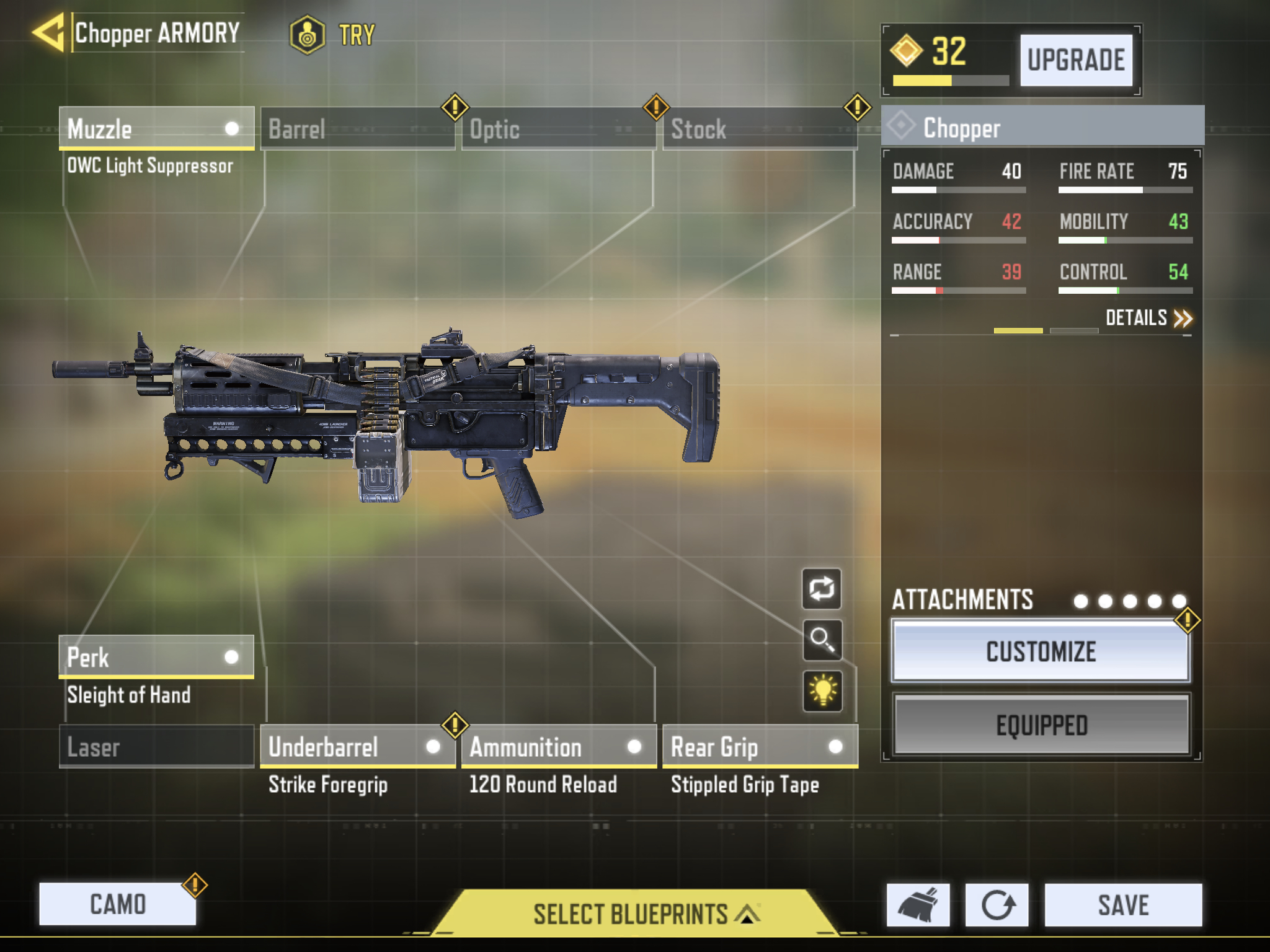Screen dimensions: 1270x952
Task: Open the Ammunition 120 Round Reload slot
Action: [x=558, y=746]
